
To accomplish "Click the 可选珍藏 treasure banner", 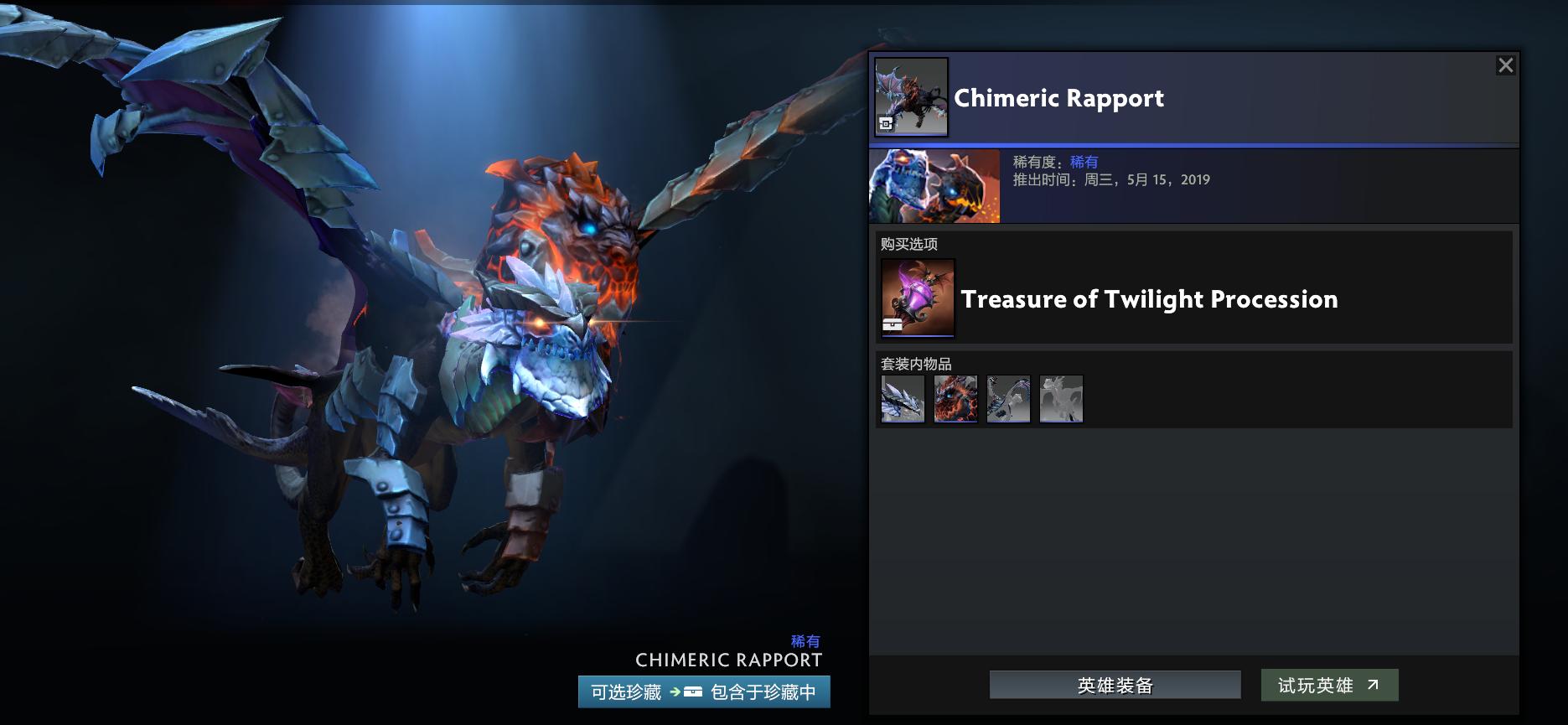I will pyautogui.click(x=705, y=693).
